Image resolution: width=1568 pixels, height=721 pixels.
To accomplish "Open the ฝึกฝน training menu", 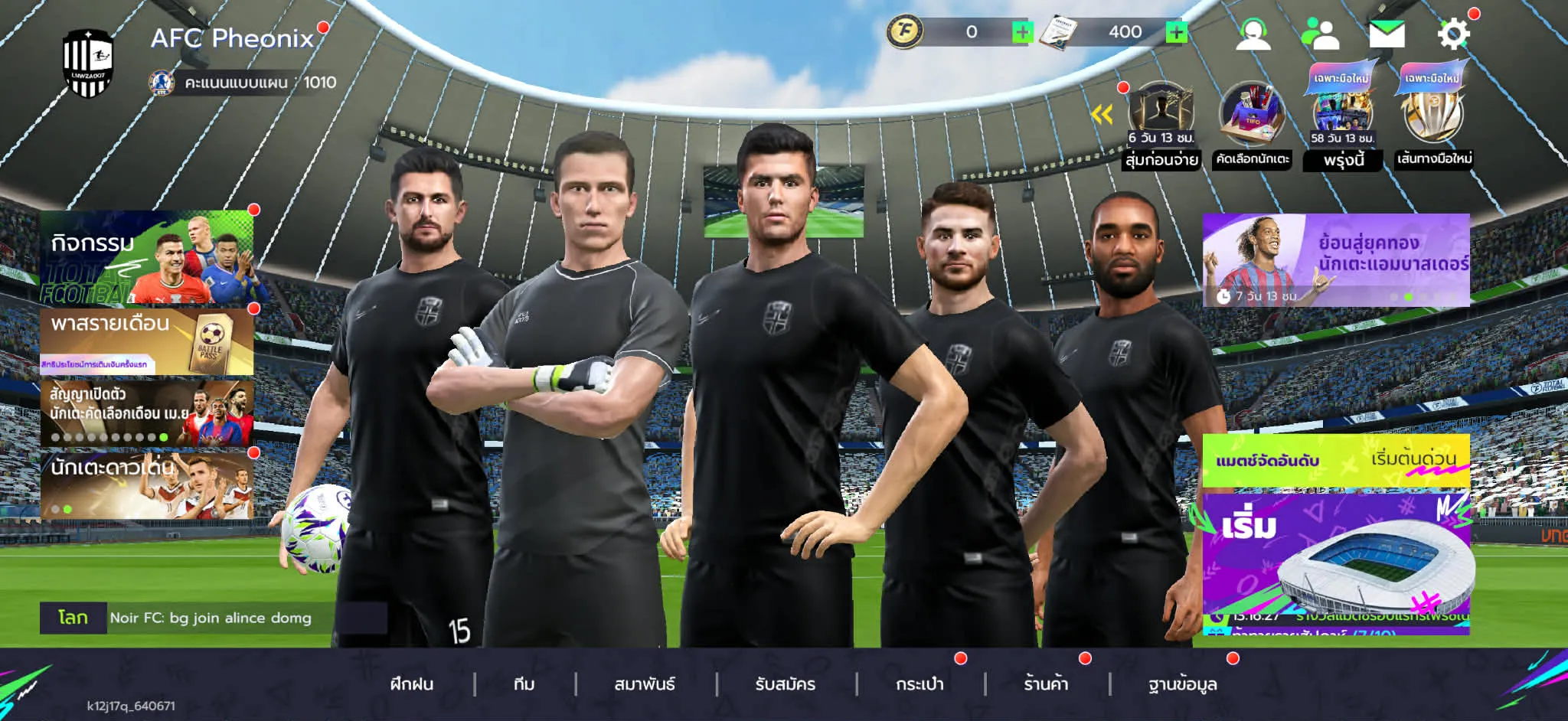I will pyautogui.click(x=412, y=684).
